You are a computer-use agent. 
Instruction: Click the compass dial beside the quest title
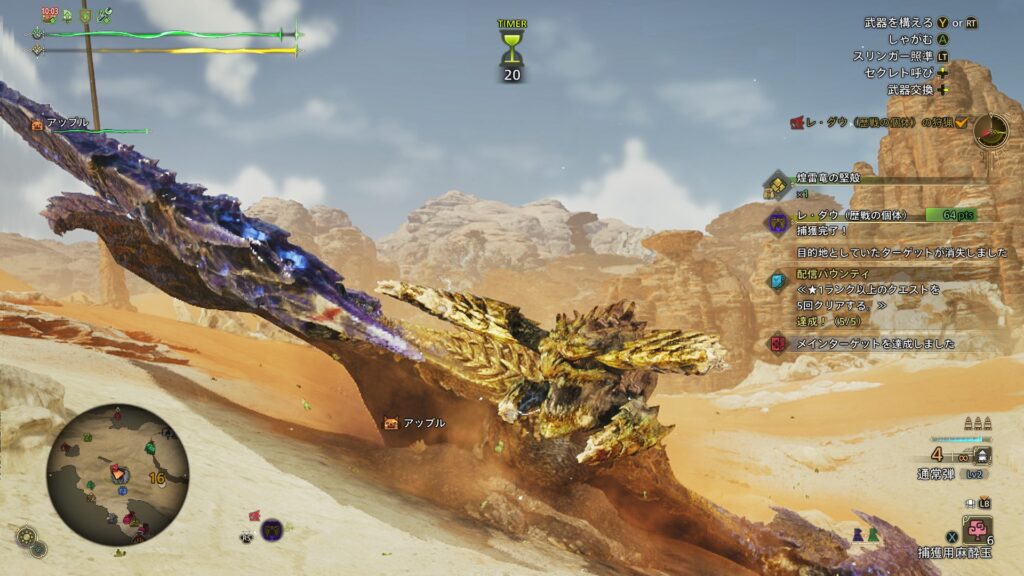(x=991, y=130)
